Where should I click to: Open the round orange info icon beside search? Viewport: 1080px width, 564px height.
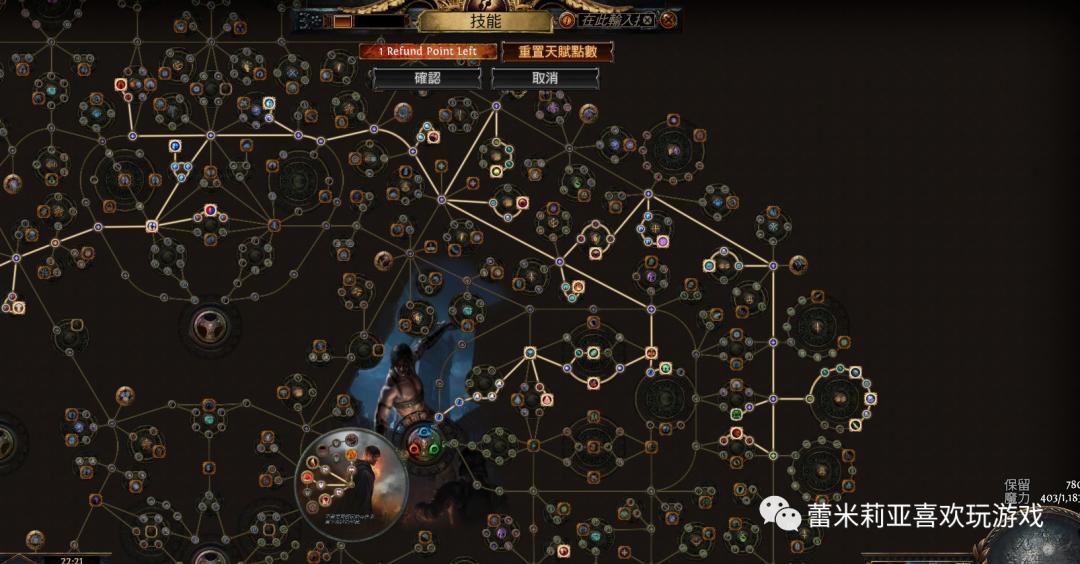click(x=567, y=20)
